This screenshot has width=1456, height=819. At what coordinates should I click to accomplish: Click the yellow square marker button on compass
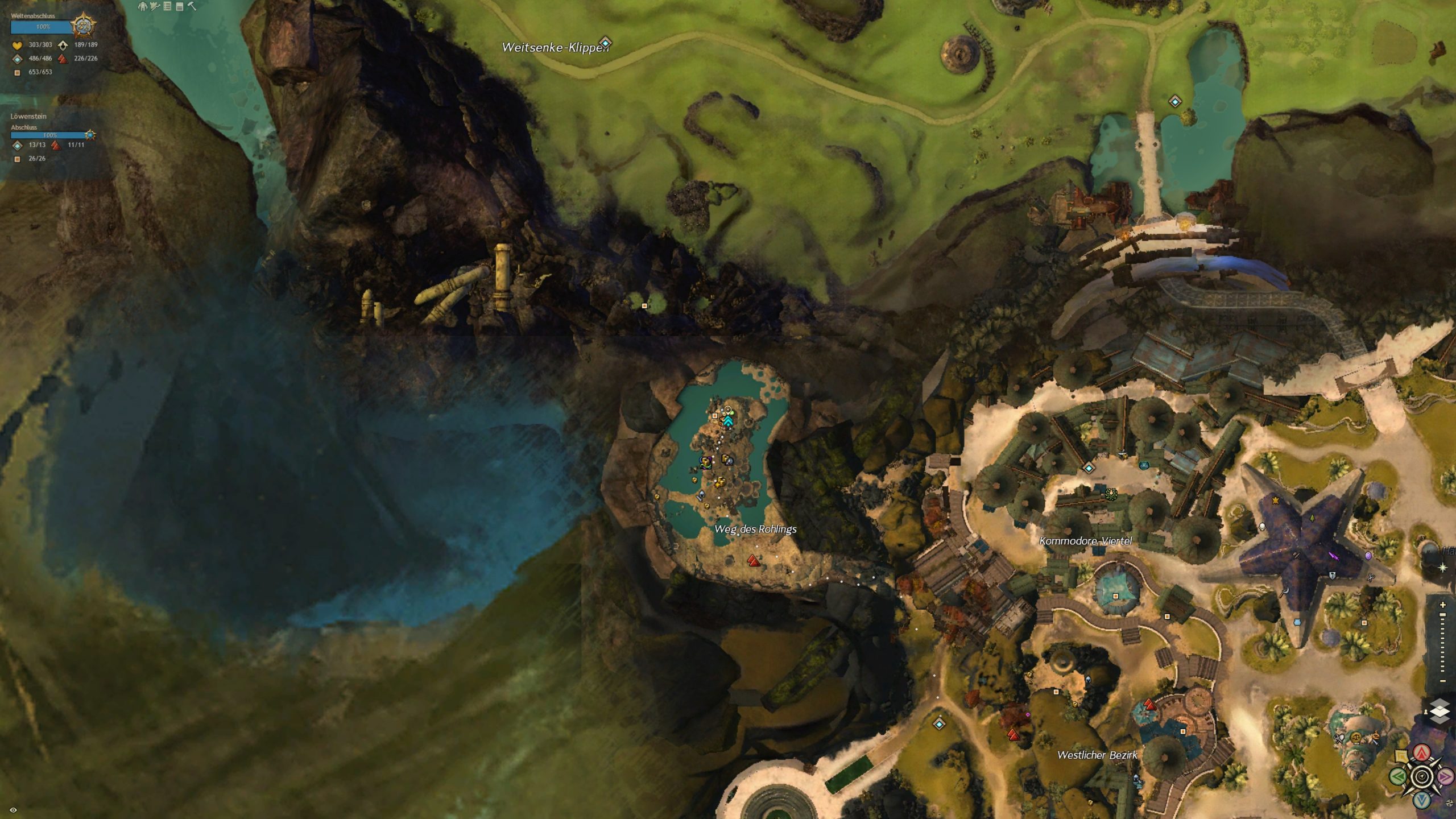click(1401, 756)
